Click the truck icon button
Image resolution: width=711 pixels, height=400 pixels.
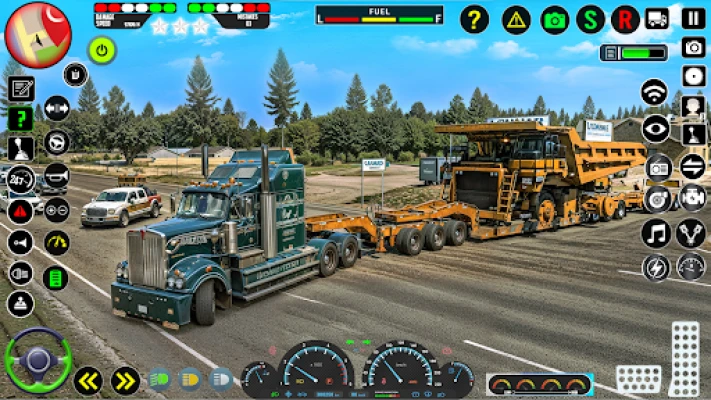657,19
